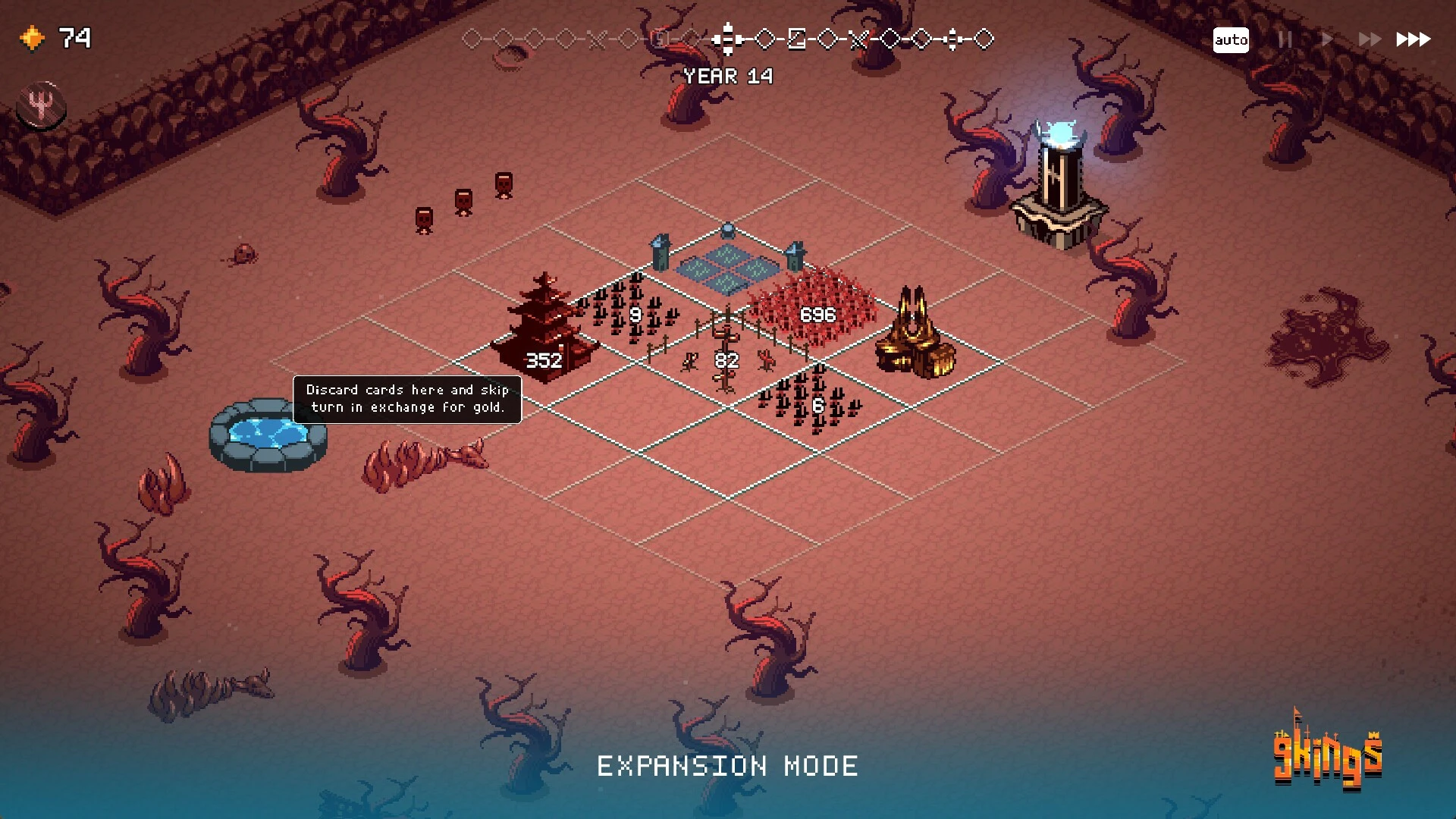The height and width of the screenshot is (819, 1456).
Task: Select the scarecrow tile showing 82
Action: point(726,358)
